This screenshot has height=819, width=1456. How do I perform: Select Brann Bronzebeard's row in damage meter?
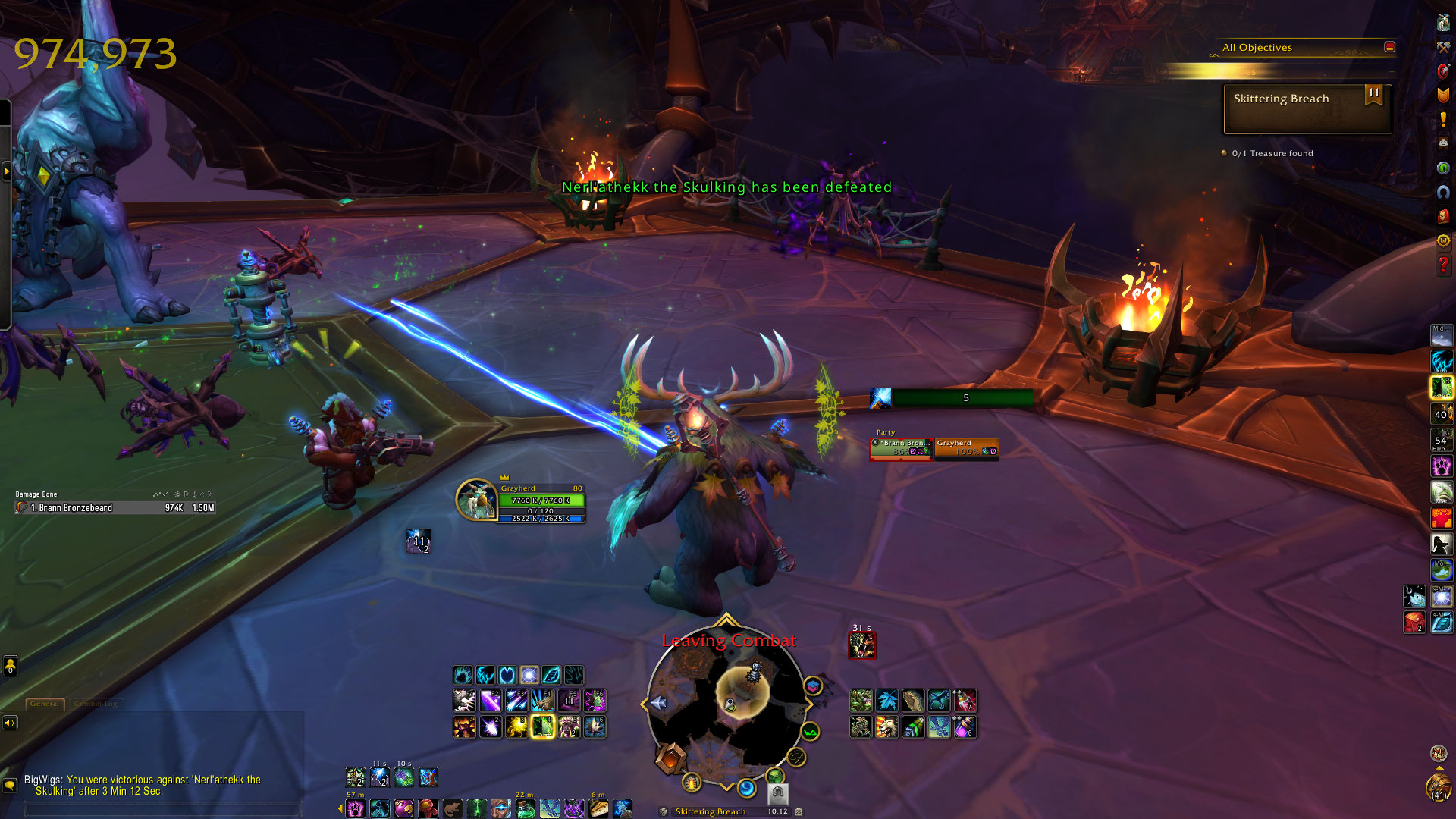click(x=115, y=508)
